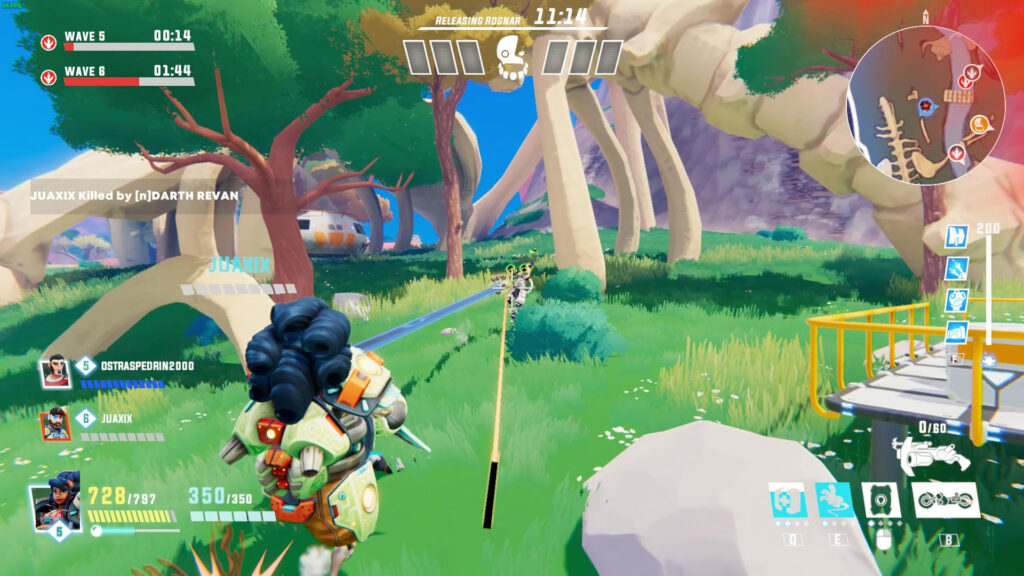Trigger the shield emblem ability
The image size is (1024, 576).
[881, 500]
